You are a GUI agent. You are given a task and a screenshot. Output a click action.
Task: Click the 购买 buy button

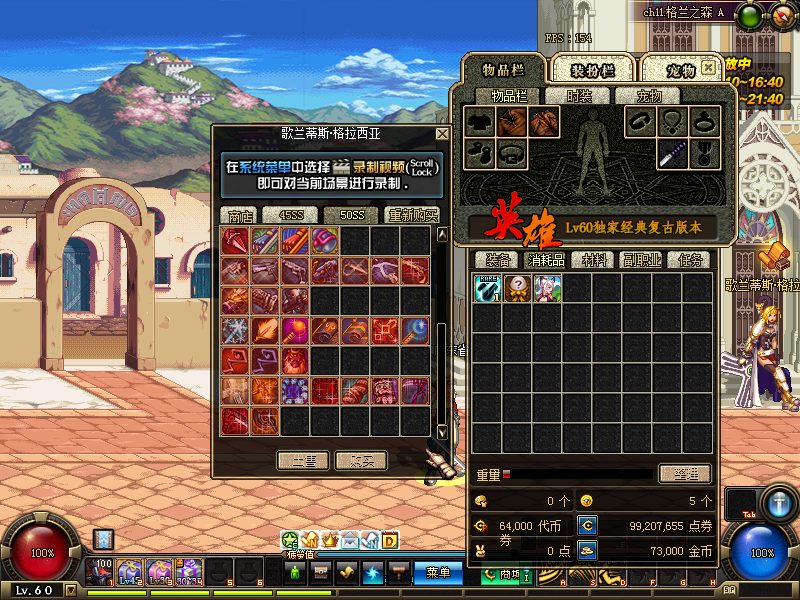360,460
